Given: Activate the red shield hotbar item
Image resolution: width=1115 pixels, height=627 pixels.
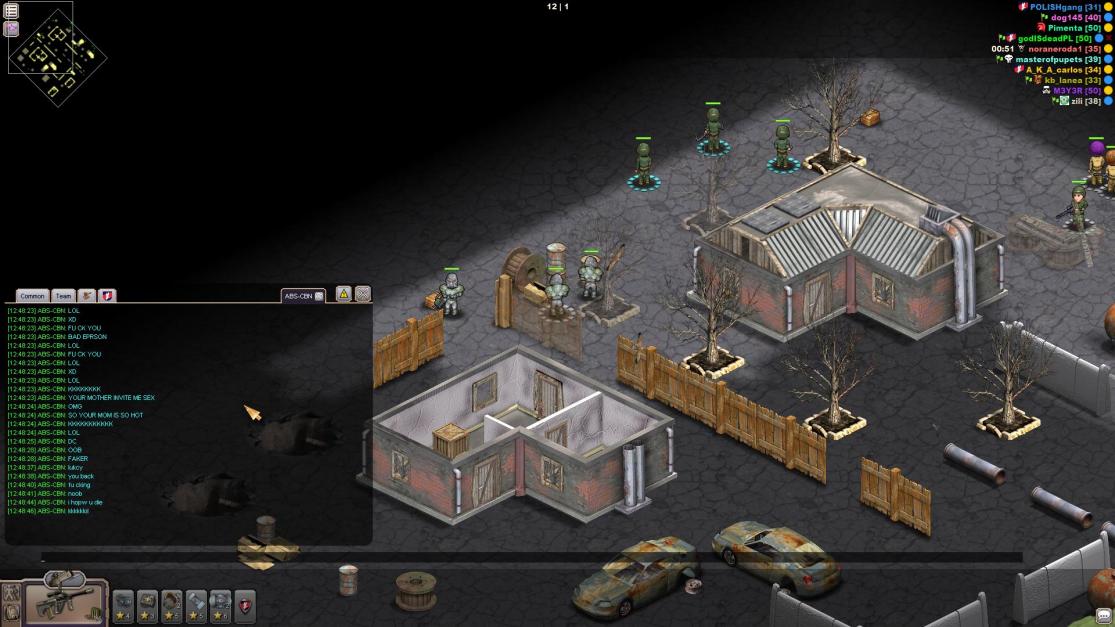Looking at the screenshot, I should (x=244, y=604).
